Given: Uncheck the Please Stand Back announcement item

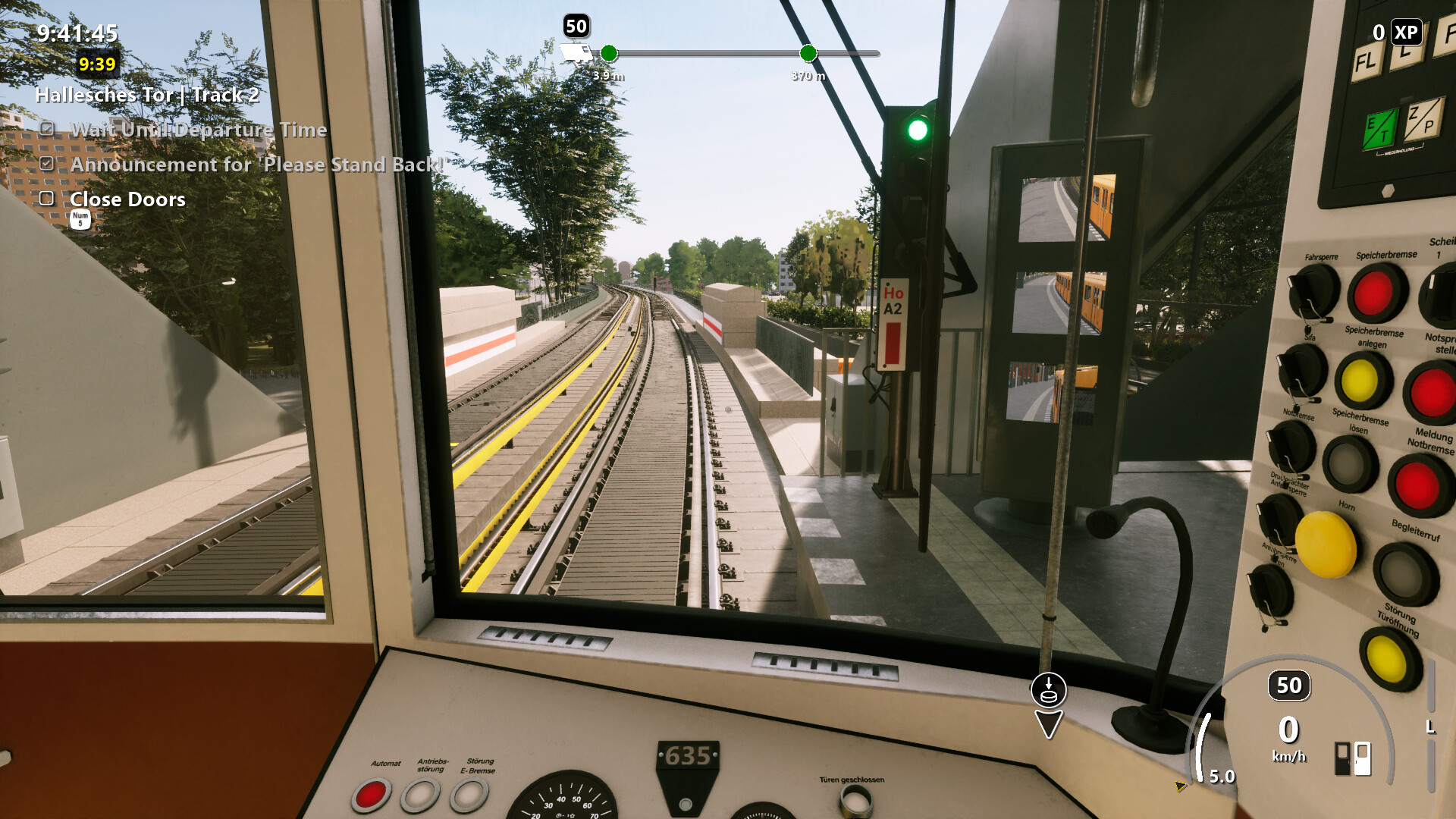Looking at the screenshot, I should point(48,165).
